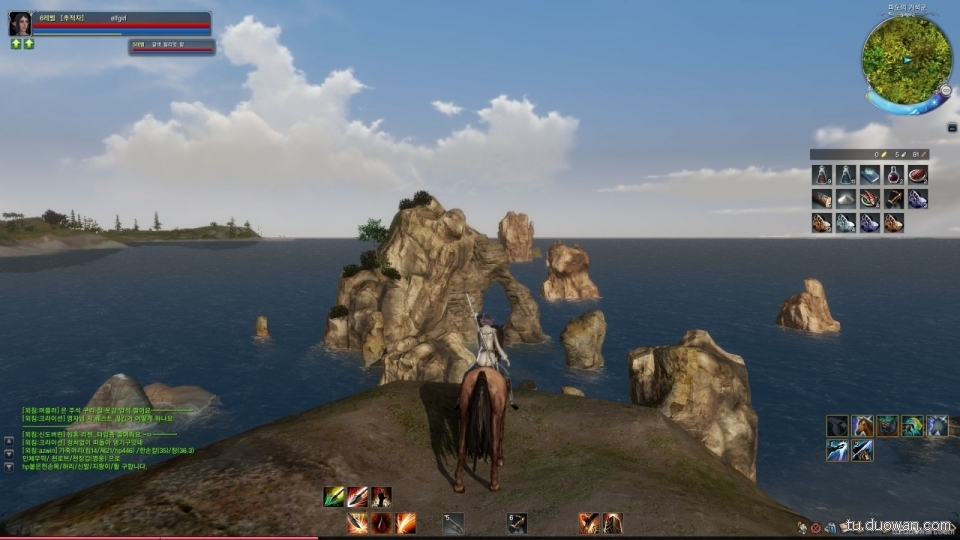The height and width of the screenshot is (540, 960).
Task: Select the mount's unit frame
Action: coord(171,46)
